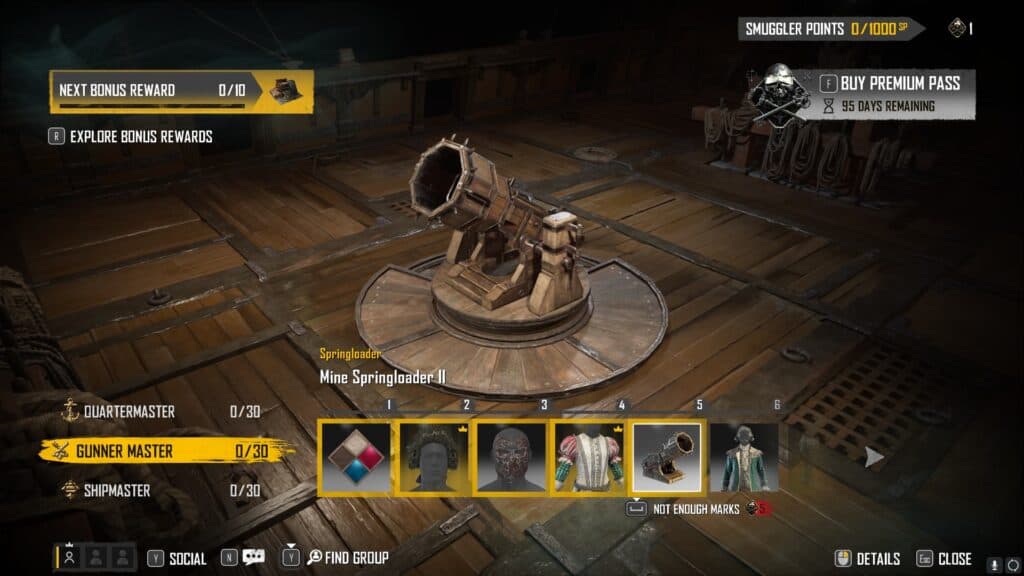Open the Quartermaster reward track

131,411
